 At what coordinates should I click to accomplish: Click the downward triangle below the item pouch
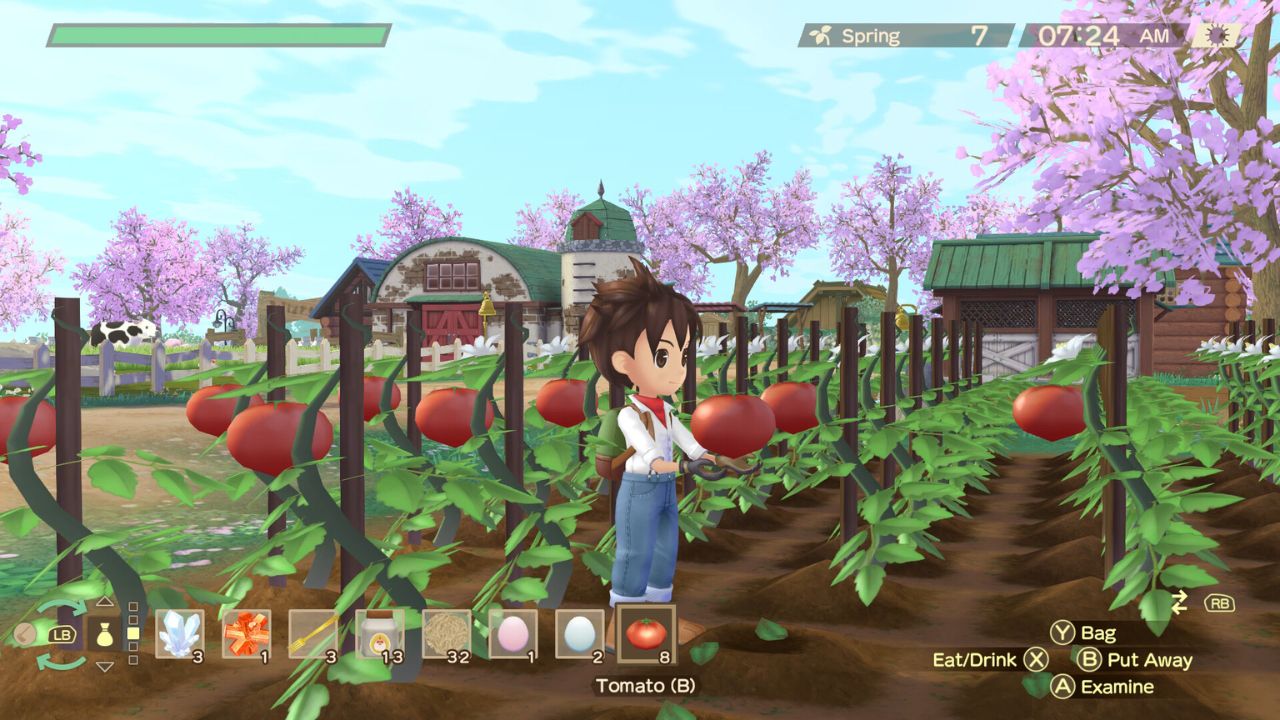[x=105, y=663]
